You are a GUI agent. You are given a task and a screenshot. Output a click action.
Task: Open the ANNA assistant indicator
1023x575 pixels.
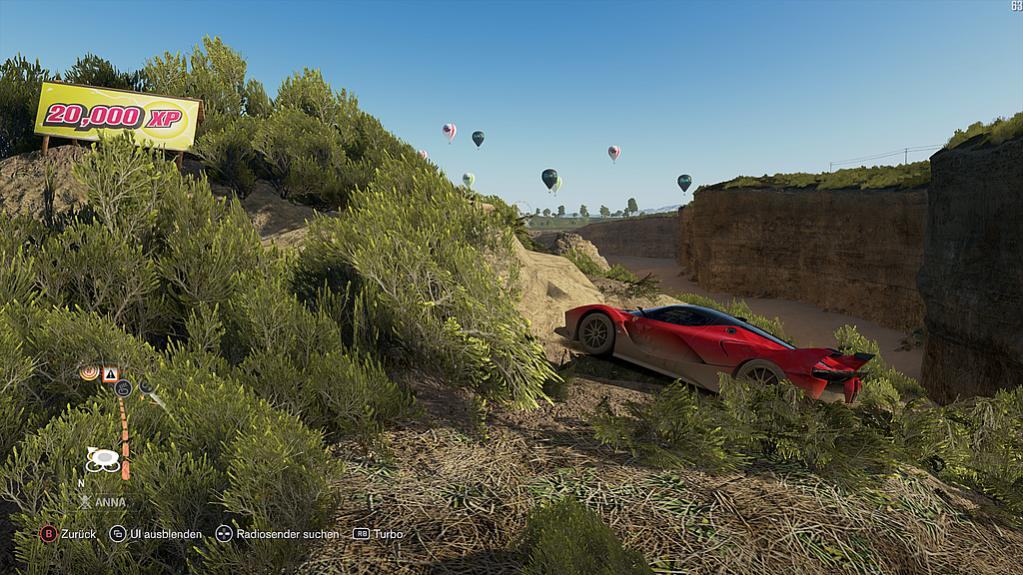(104, 502)
